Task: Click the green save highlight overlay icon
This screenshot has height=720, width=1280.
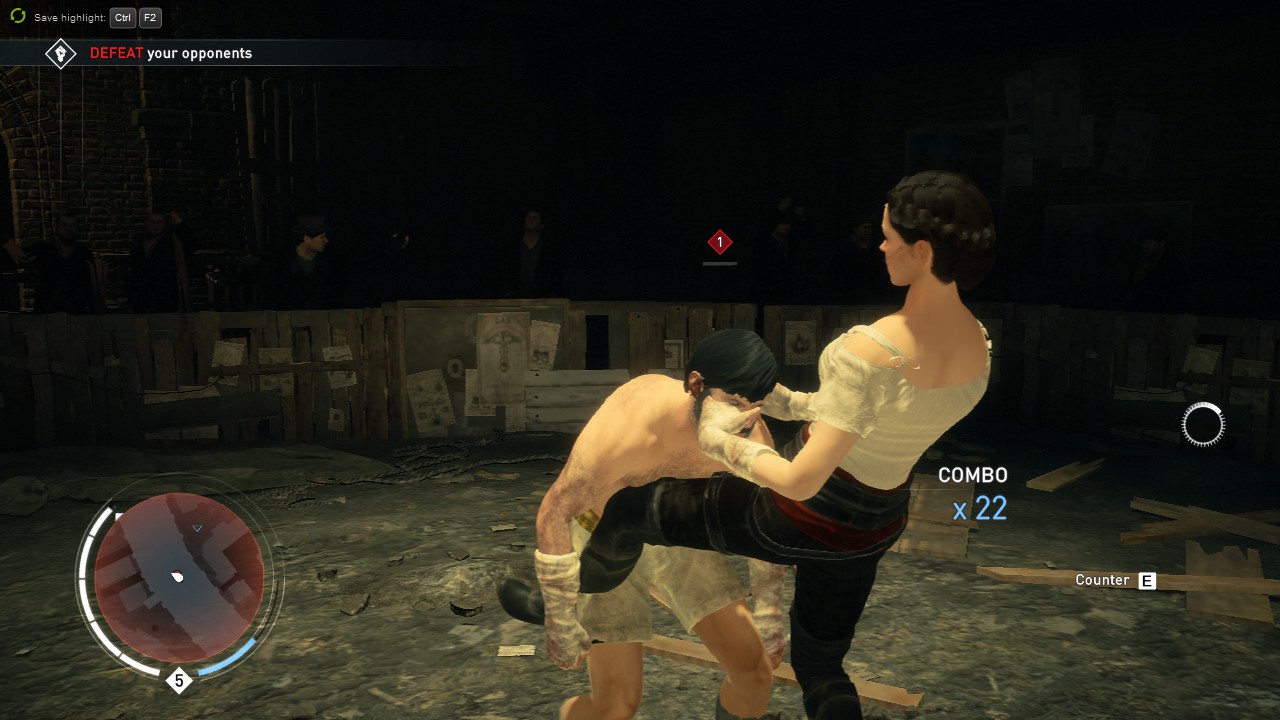Action: 17,16
